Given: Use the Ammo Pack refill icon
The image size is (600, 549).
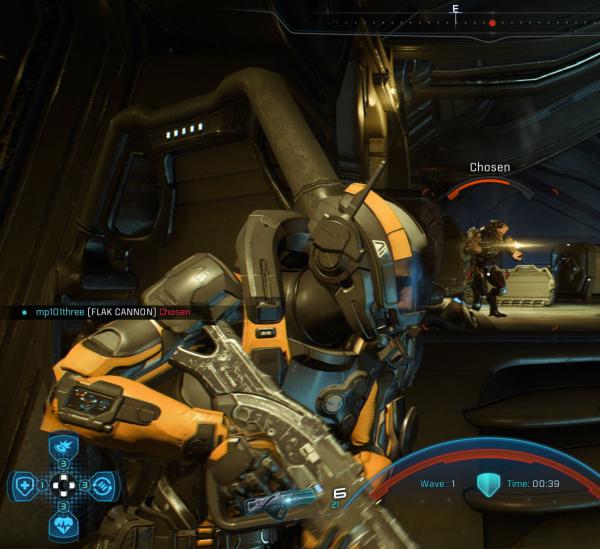Looking at the screenshot, I should 102,487.
